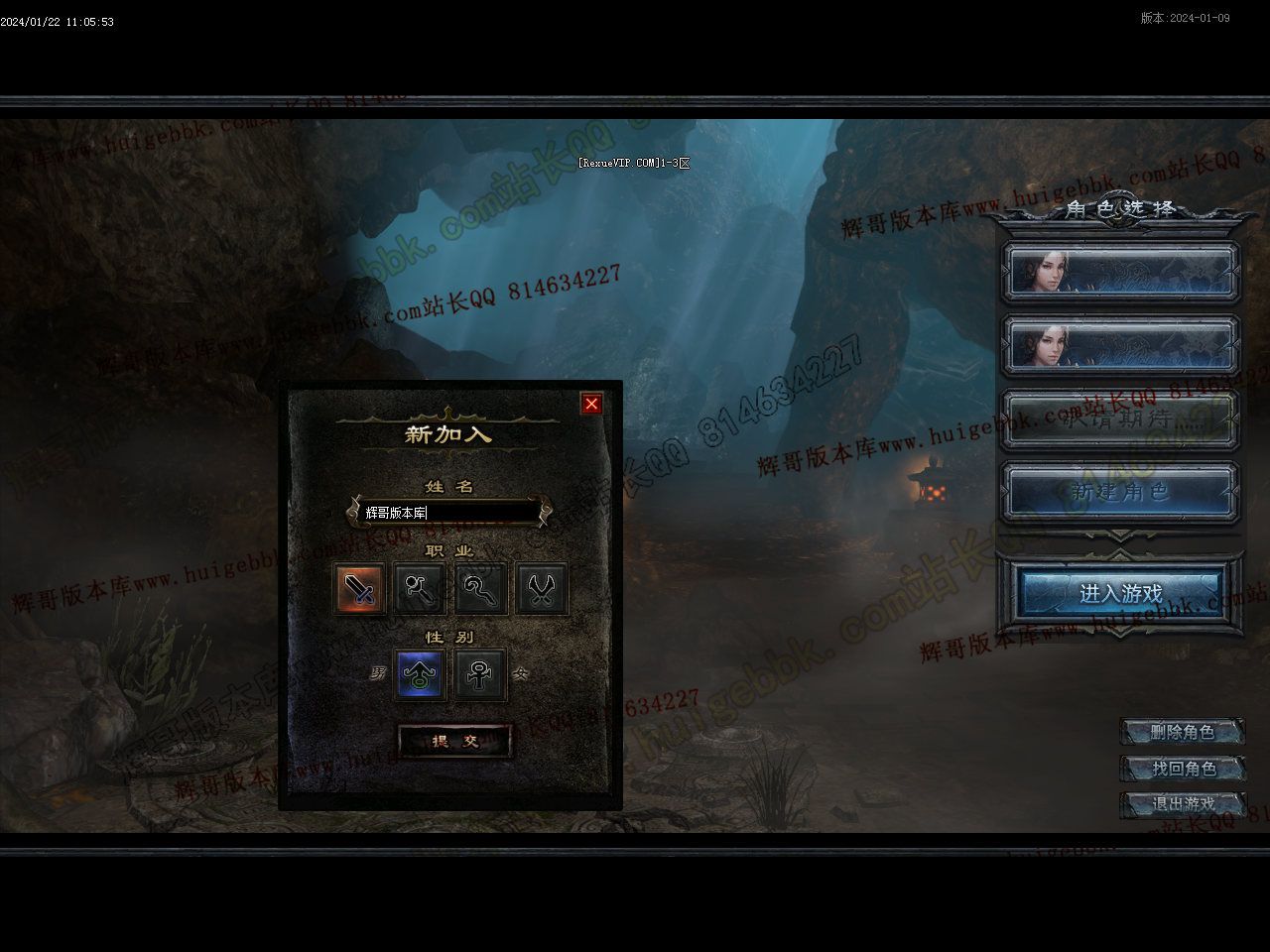Submit the new character with 提交
The image size is (1270, 952).
[x=455, y=741]
